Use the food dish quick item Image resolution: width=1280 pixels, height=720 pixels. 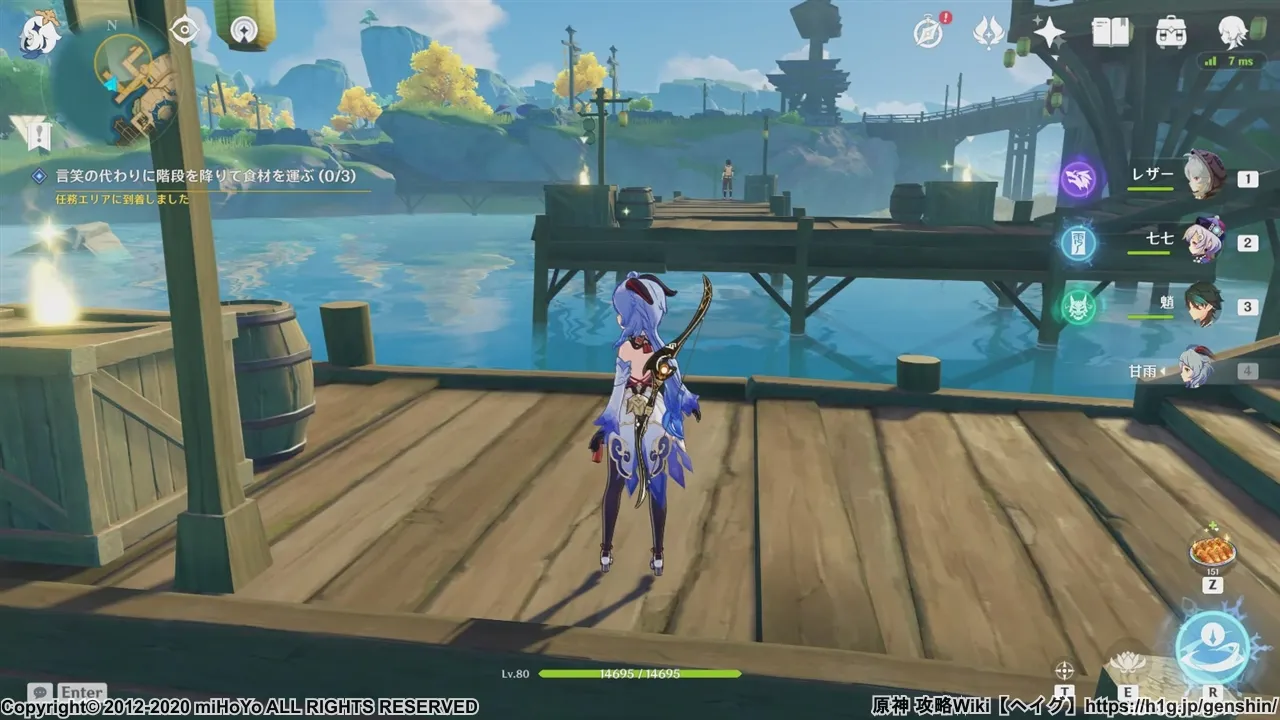(x=1212, y=551)
